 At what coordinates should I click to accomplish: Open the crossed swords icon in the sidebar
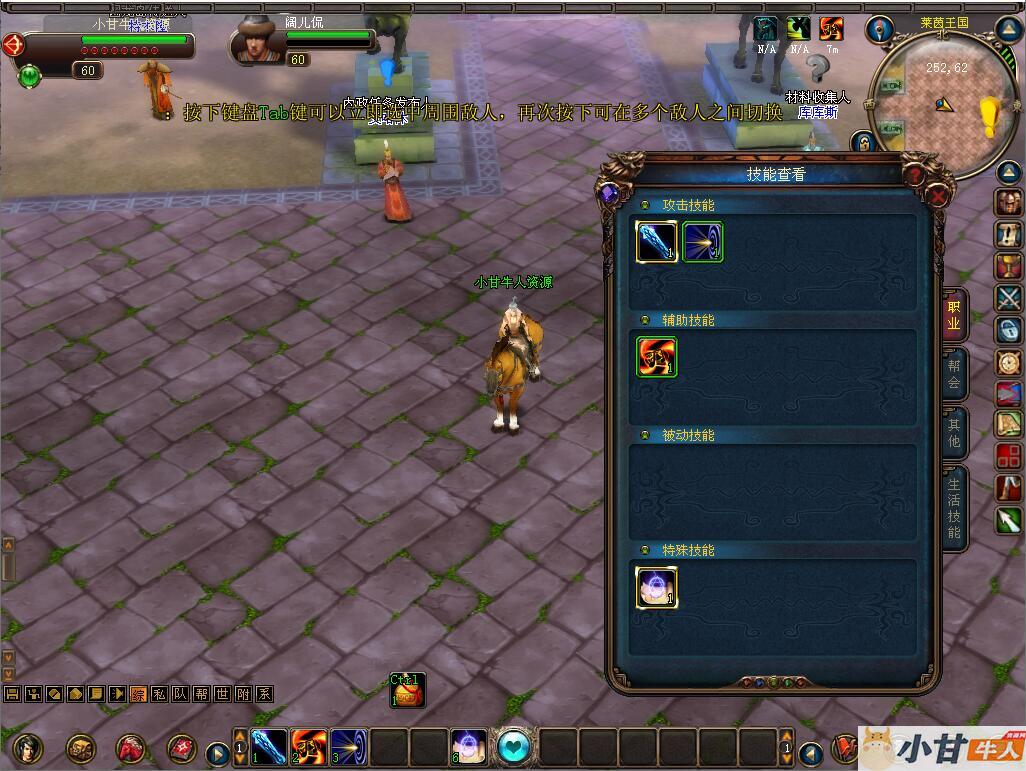click(1008, 297)
